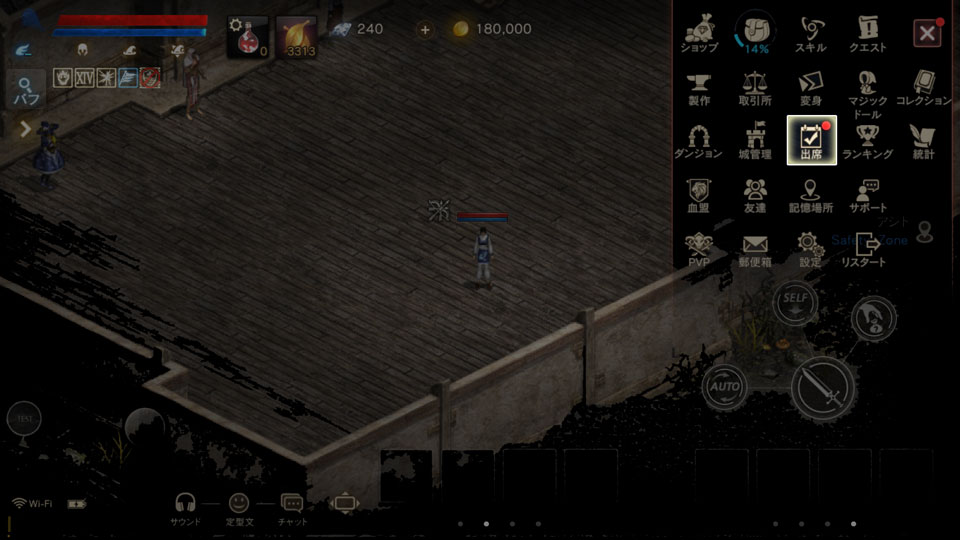Viewport: 960px width, 540px height.
Task: Open the 血盟 clan menu
Action: pos(698,194)
